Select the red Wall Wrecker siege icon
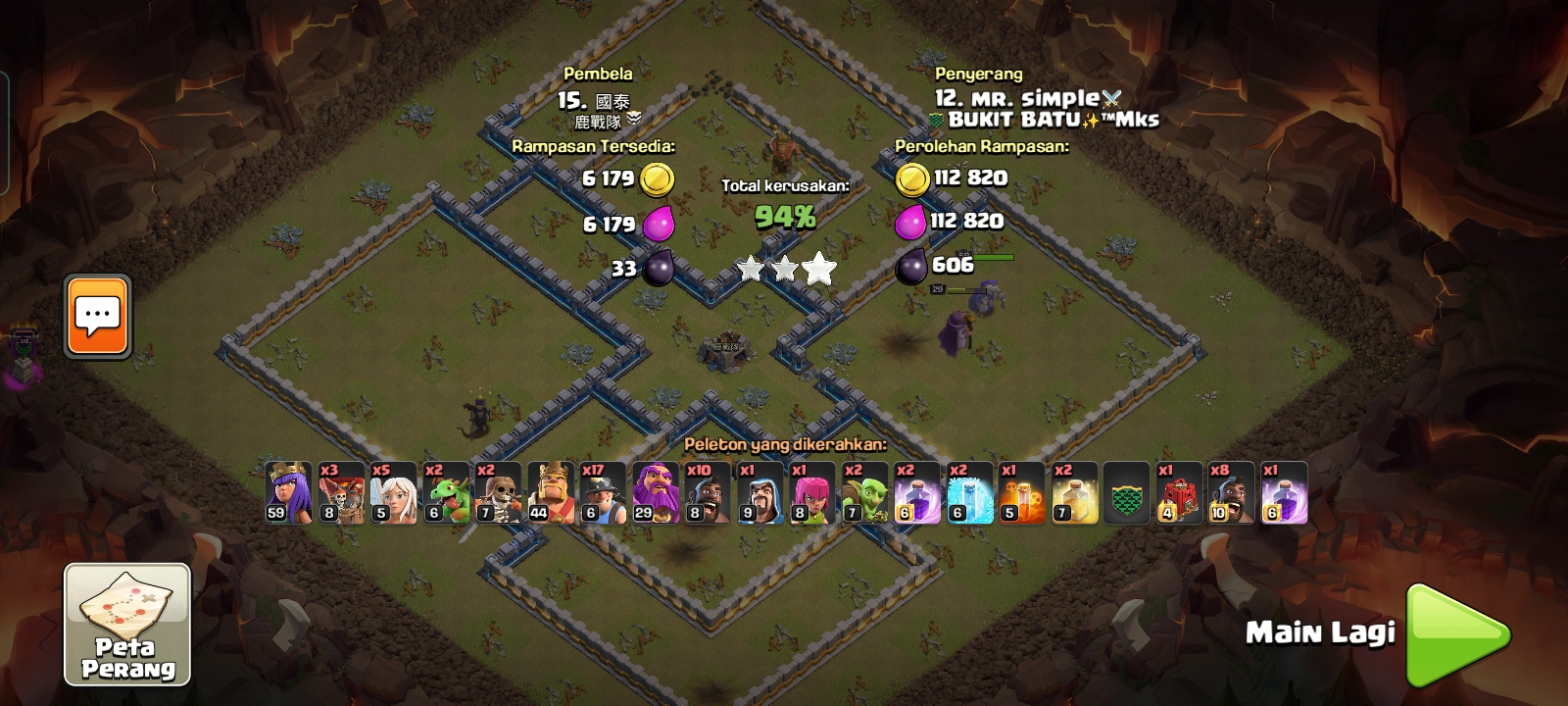This screenshot has height=706, width=1568. tap(1179, 492)
